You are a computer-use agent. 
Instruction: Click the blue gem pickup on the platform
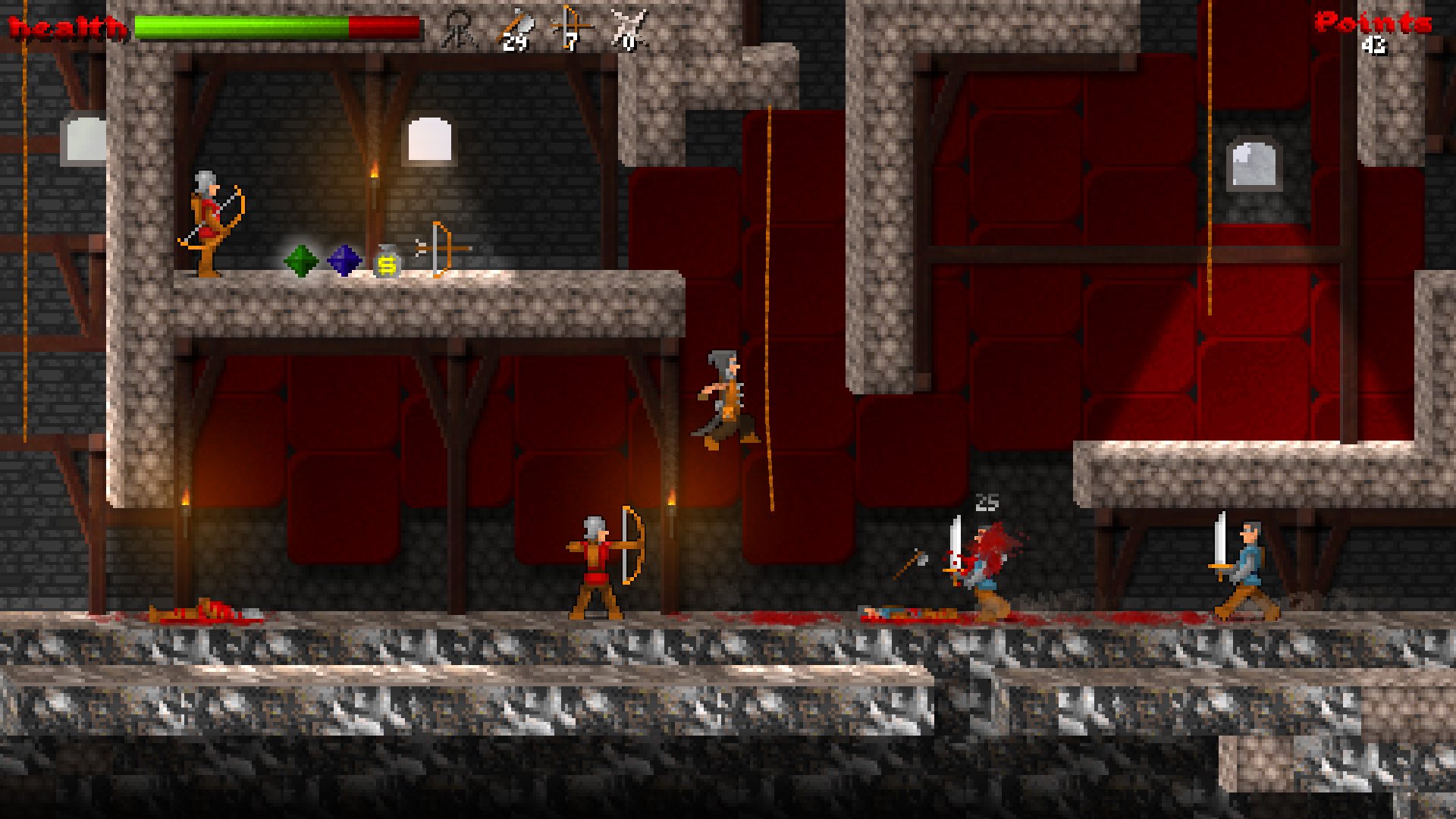343,261
